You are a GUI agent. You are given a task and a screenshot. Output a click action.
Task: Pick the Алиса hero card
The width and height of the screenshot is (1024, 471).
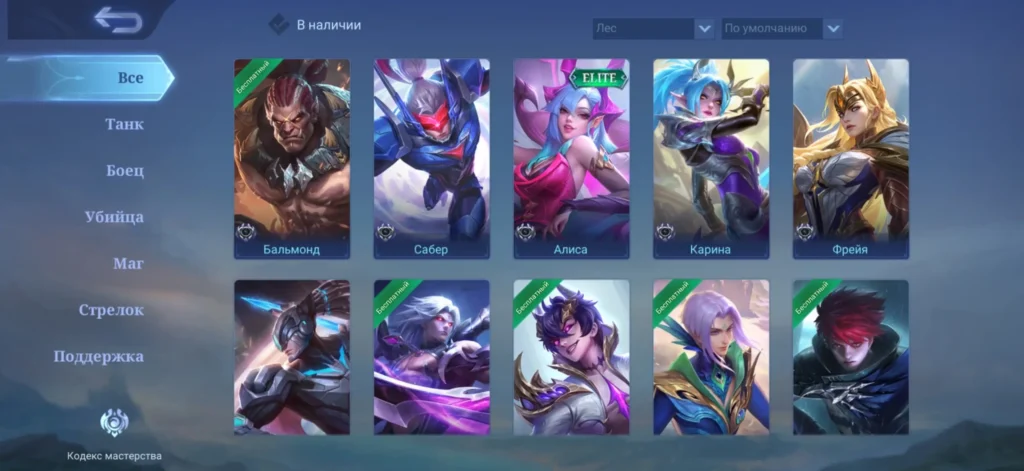(571, 159)
